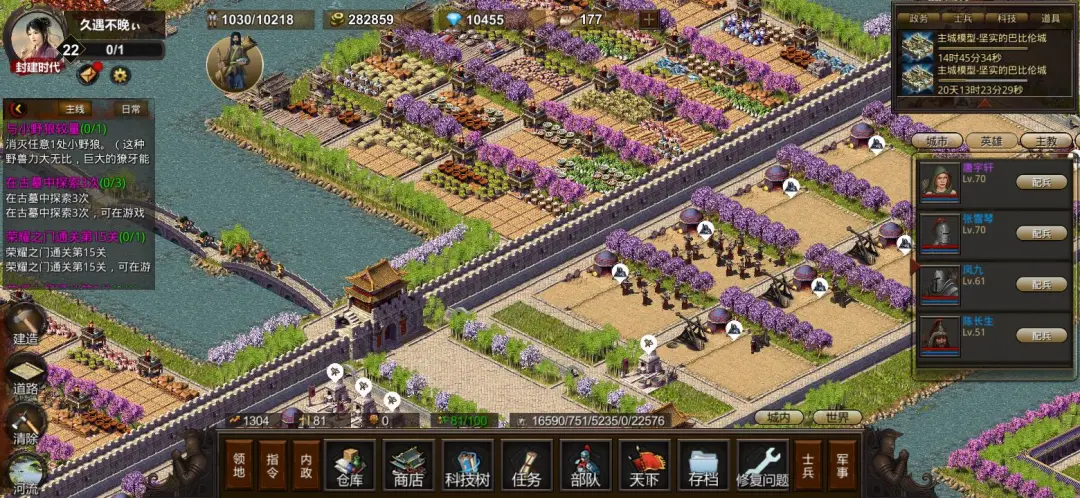This screenshot has width=1080, height=498.
Task: Assign troops to hero 张雪琴 with 配兵
Action: (1041, 232)
